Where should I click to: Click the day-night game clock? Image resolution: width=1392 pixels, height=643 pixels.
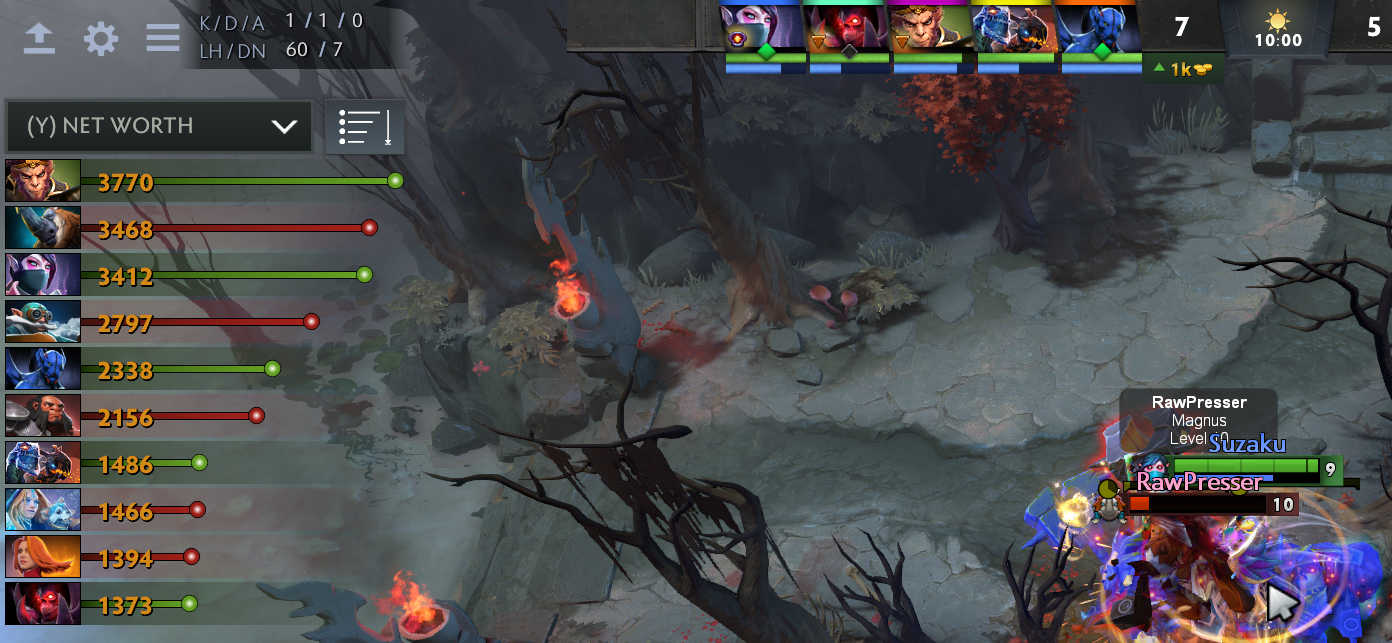(1278, 29)
